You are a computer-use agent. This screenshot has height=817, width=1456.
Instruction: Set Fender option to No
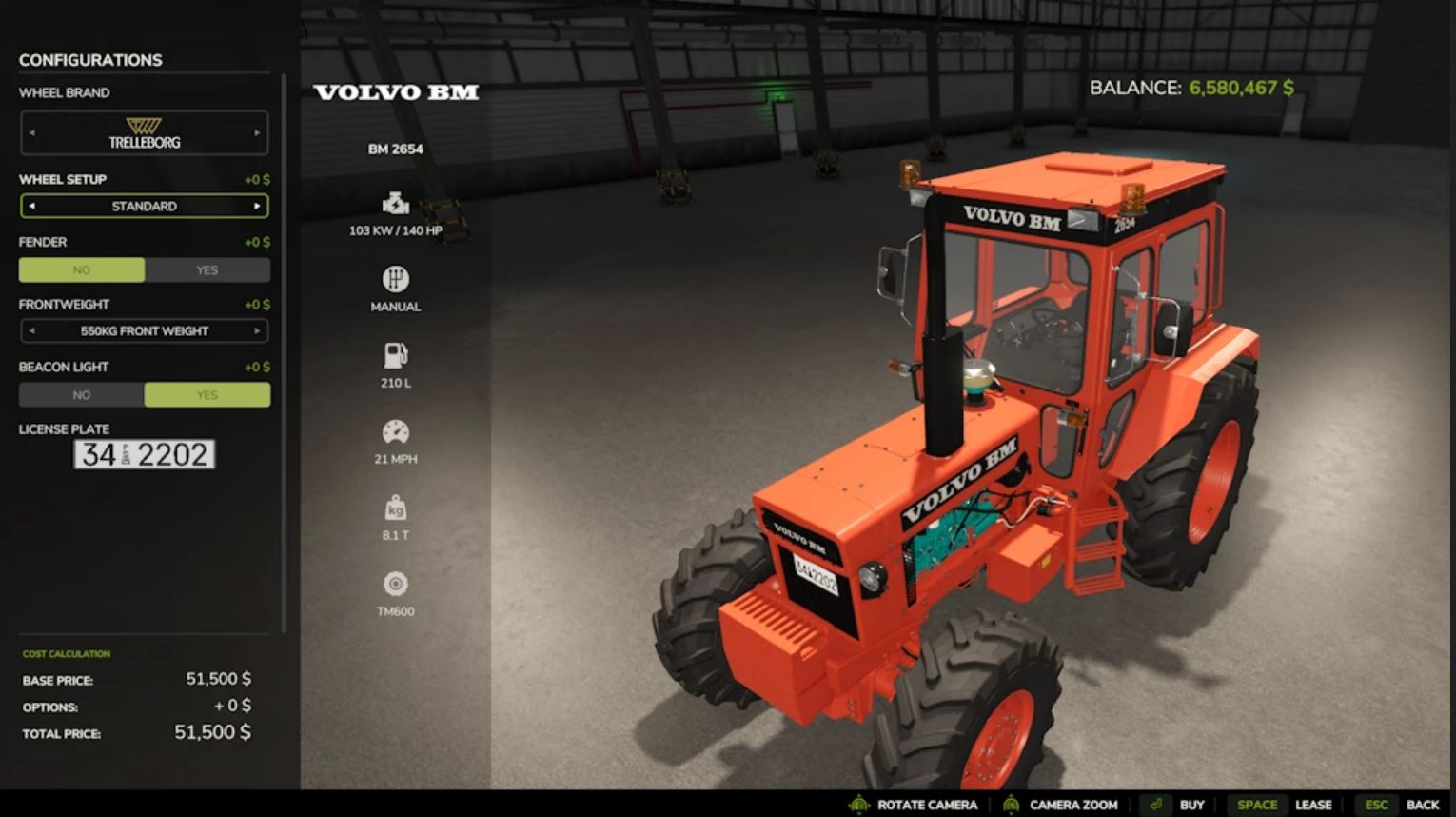pyautogui.click(x=82, y=270)
